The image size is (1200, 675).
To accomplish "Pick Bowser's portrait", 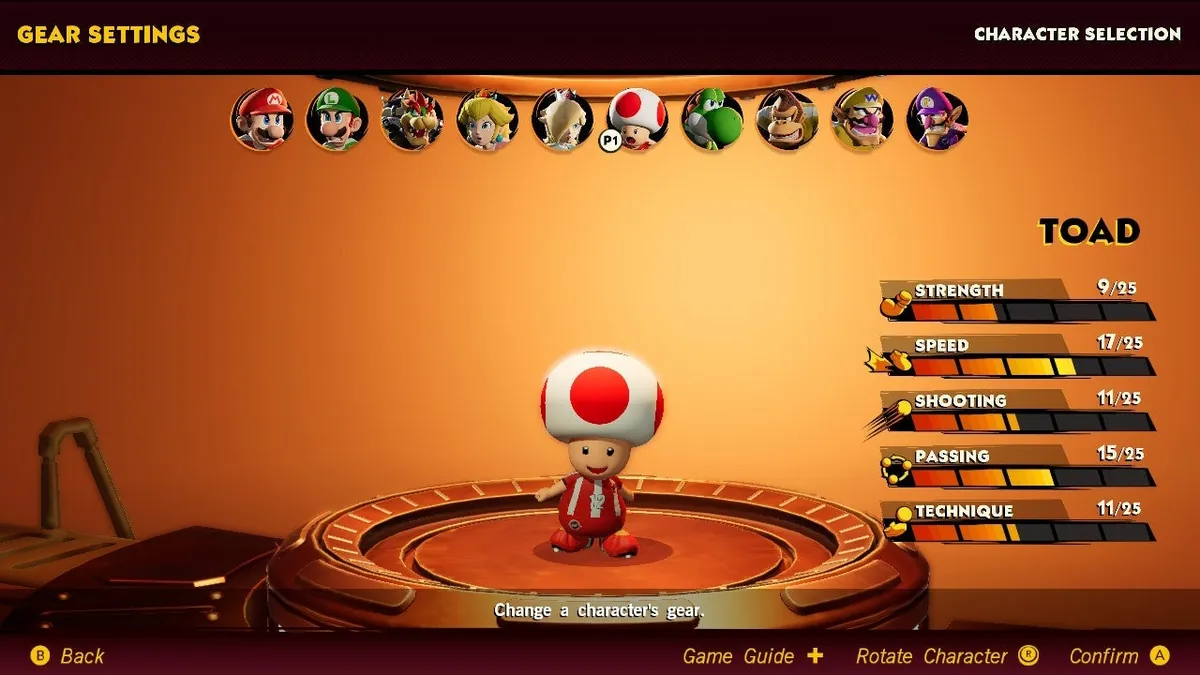I will coord(412,119).
